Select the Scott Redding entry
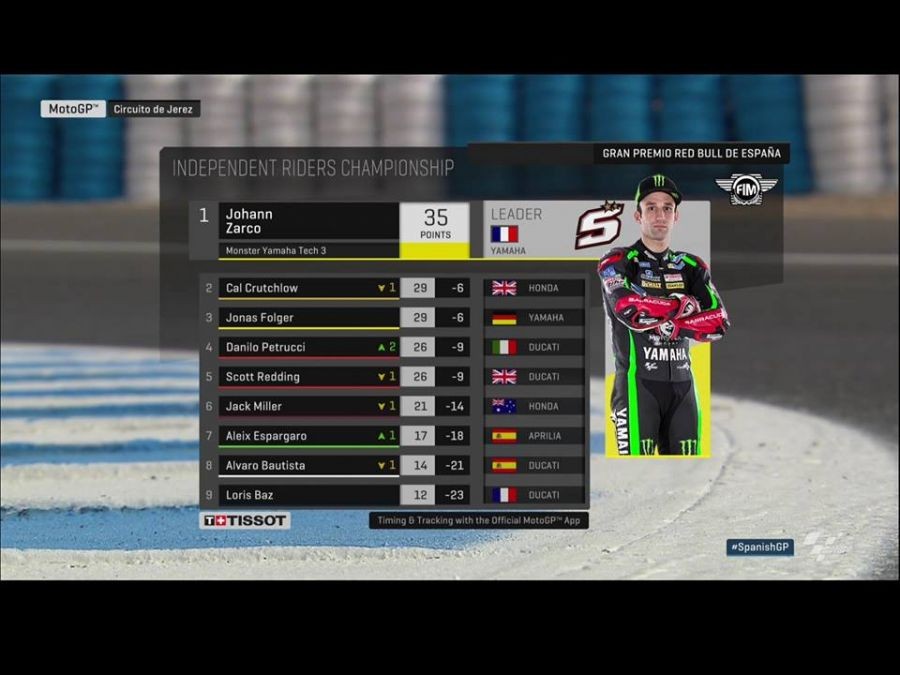Screen dimensions: 900x675 [309, 377]
